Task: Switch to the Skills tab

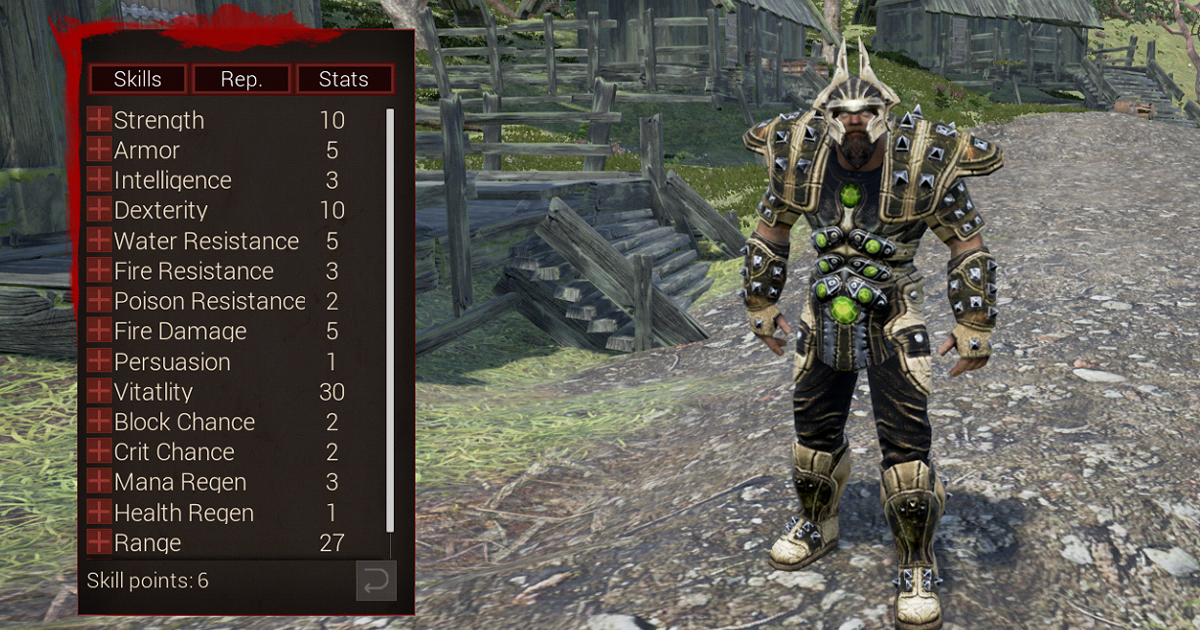Action: (x=137, y=79)
